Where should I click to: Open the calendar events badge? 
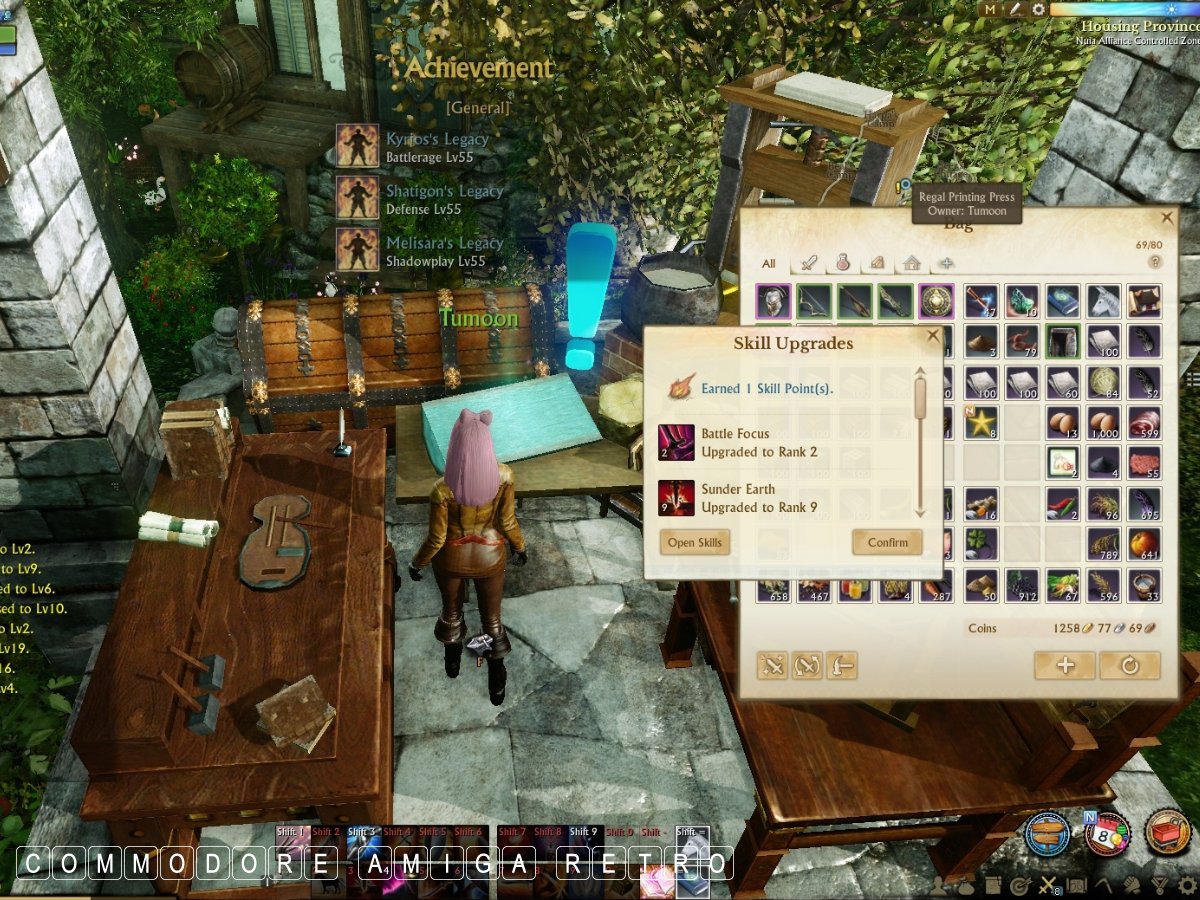pyautogui.click(x=1107, y=832)
